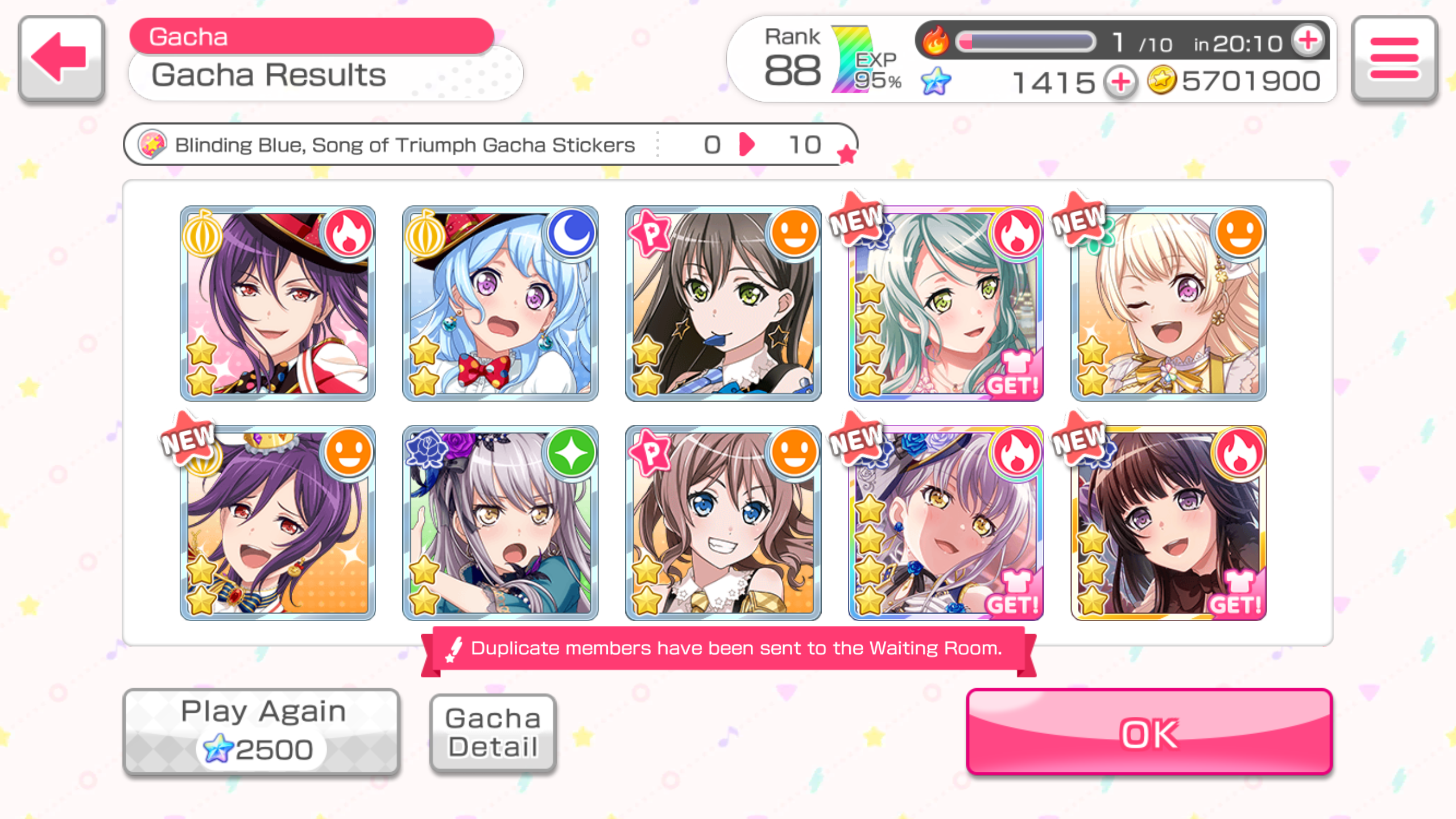View the silver-haired girl card with green attribute
The width and height of the screenshot is (1456, 819).
pyautogui.click(x=500, y=523)
